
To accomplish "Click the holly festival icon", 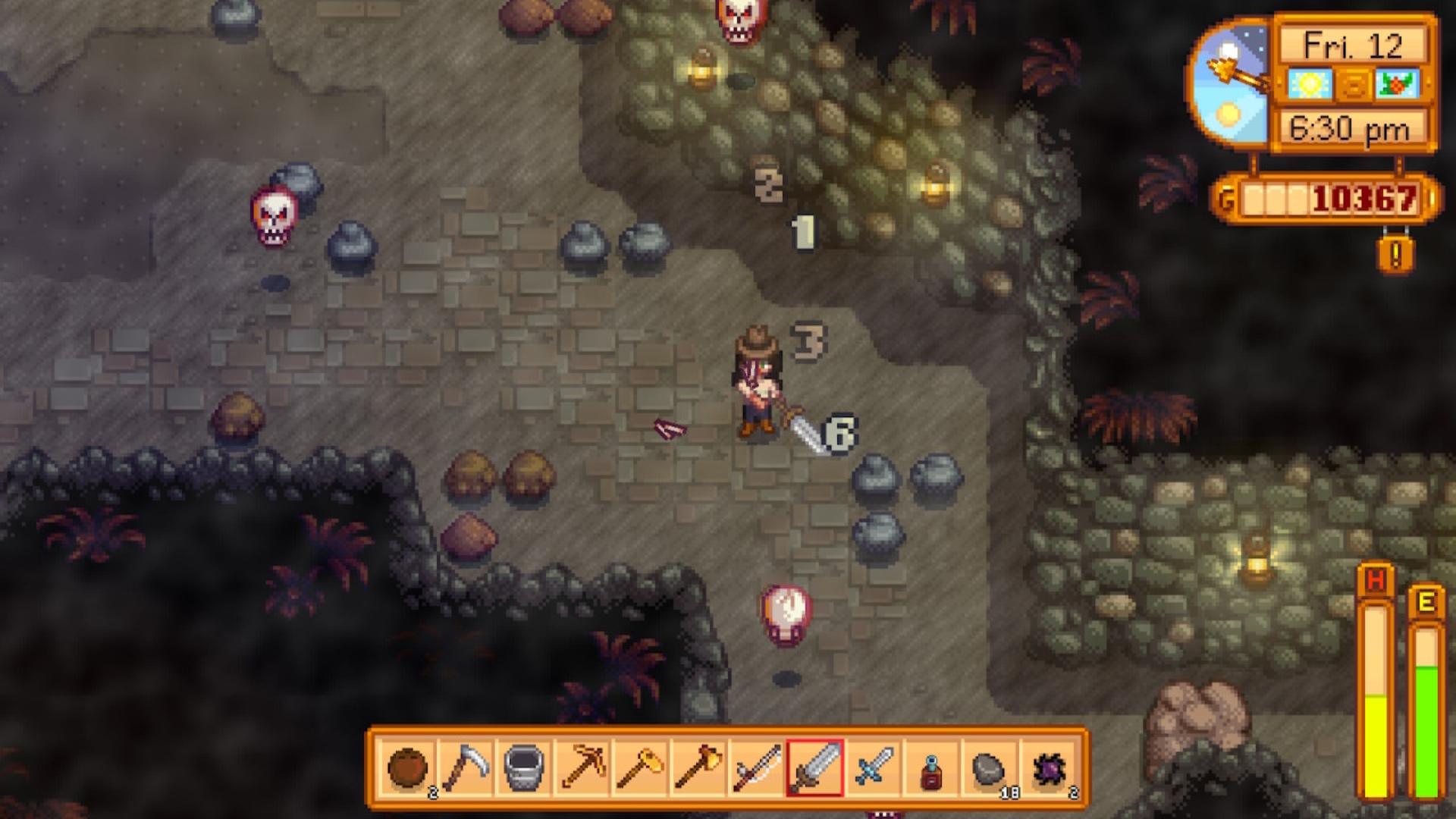I will 1396,83.
